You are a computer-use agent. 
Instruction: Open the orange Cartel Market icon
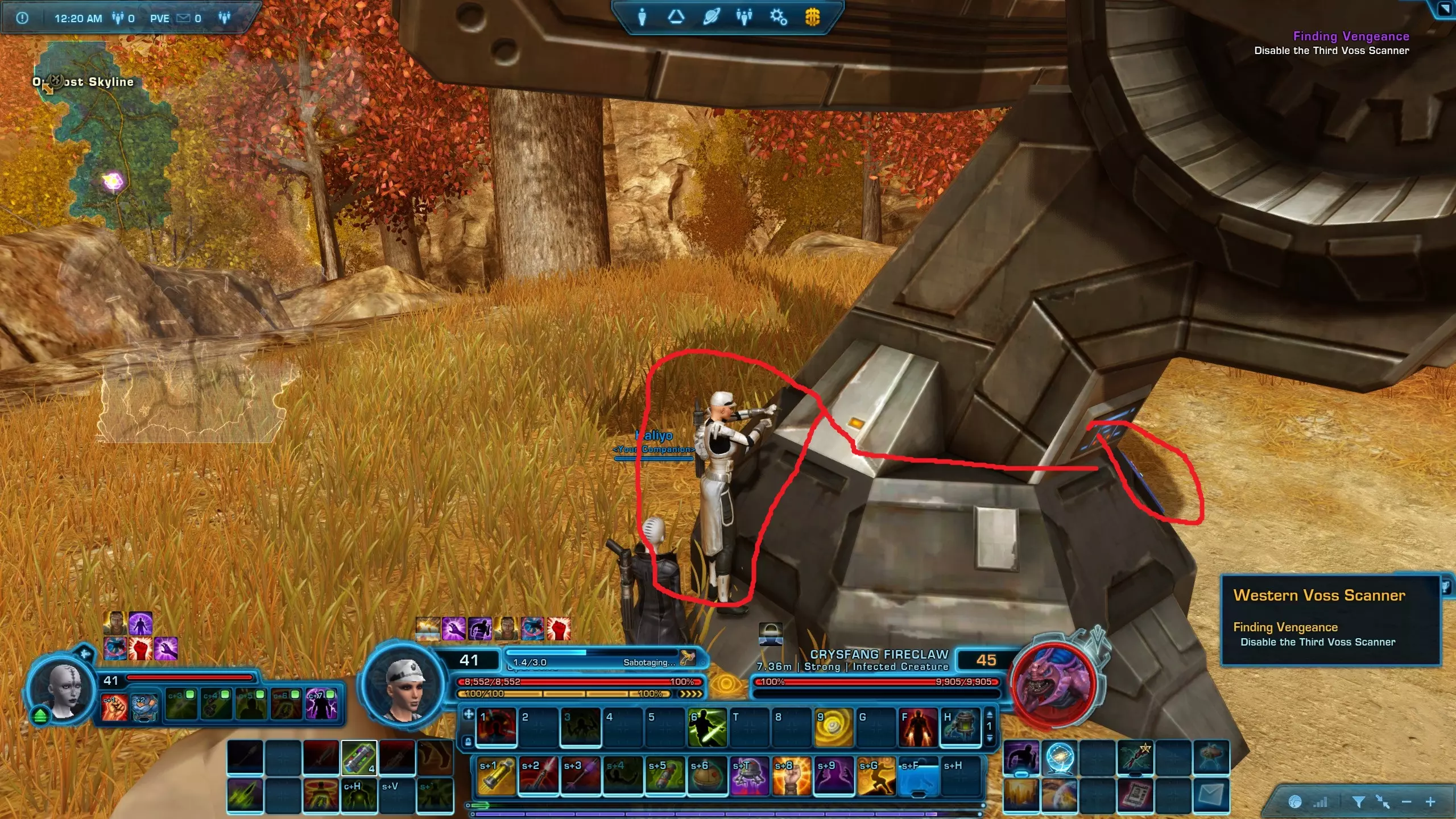click(812, 17)
